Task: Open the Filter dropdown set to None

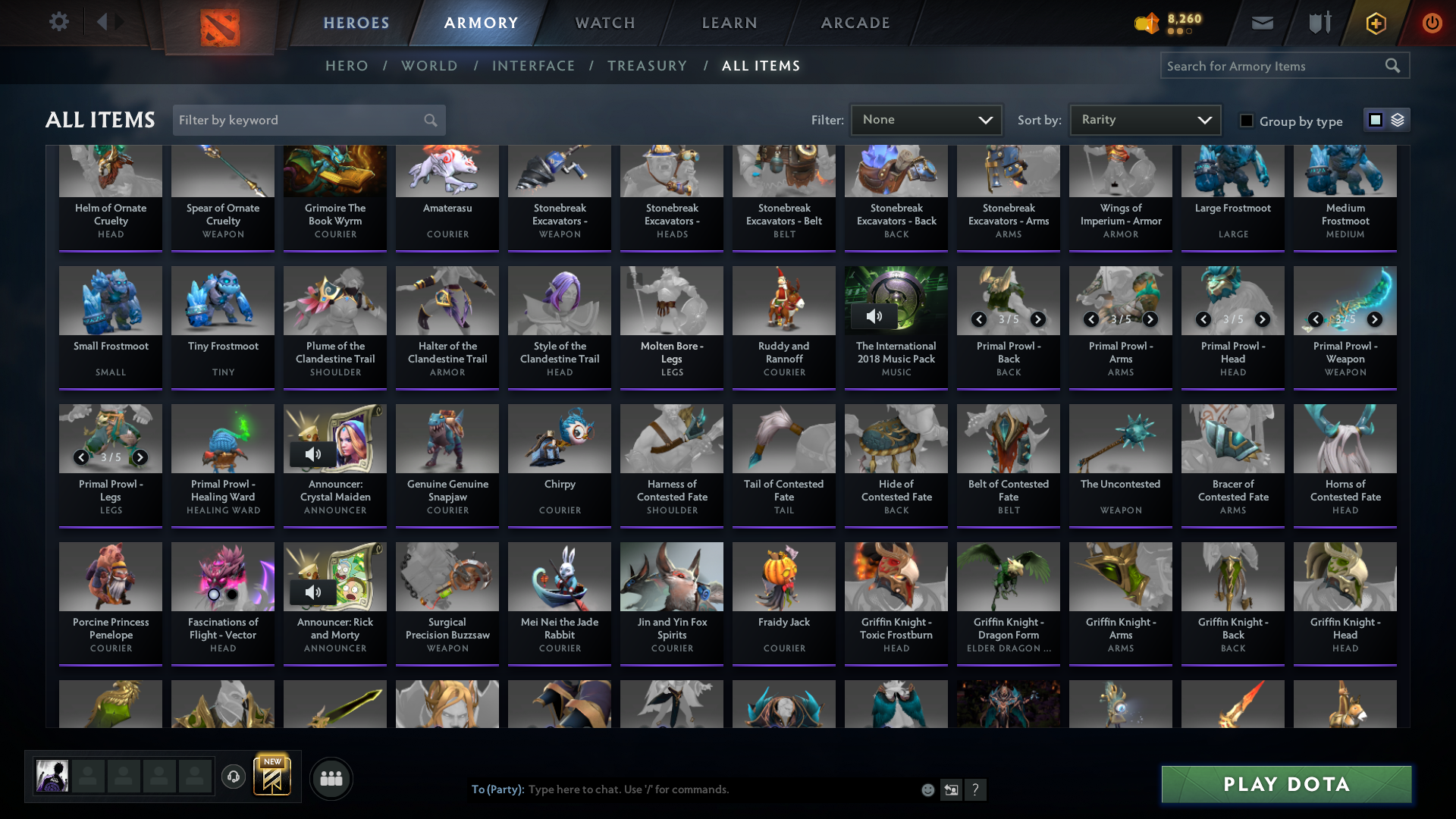Action: pos(926,119)
